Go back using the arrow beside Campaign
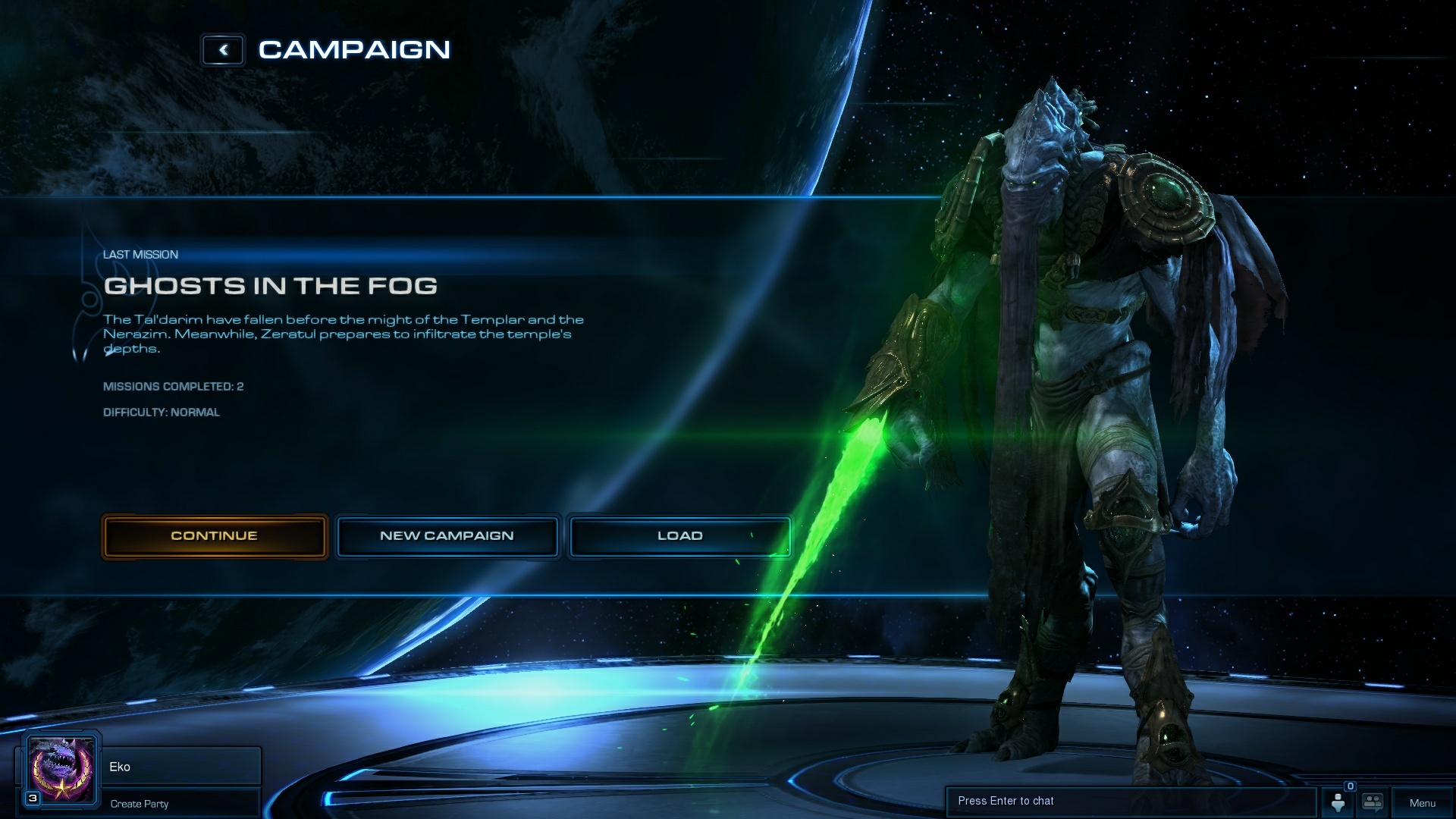 pyautogui.click(x=223, y=50)
